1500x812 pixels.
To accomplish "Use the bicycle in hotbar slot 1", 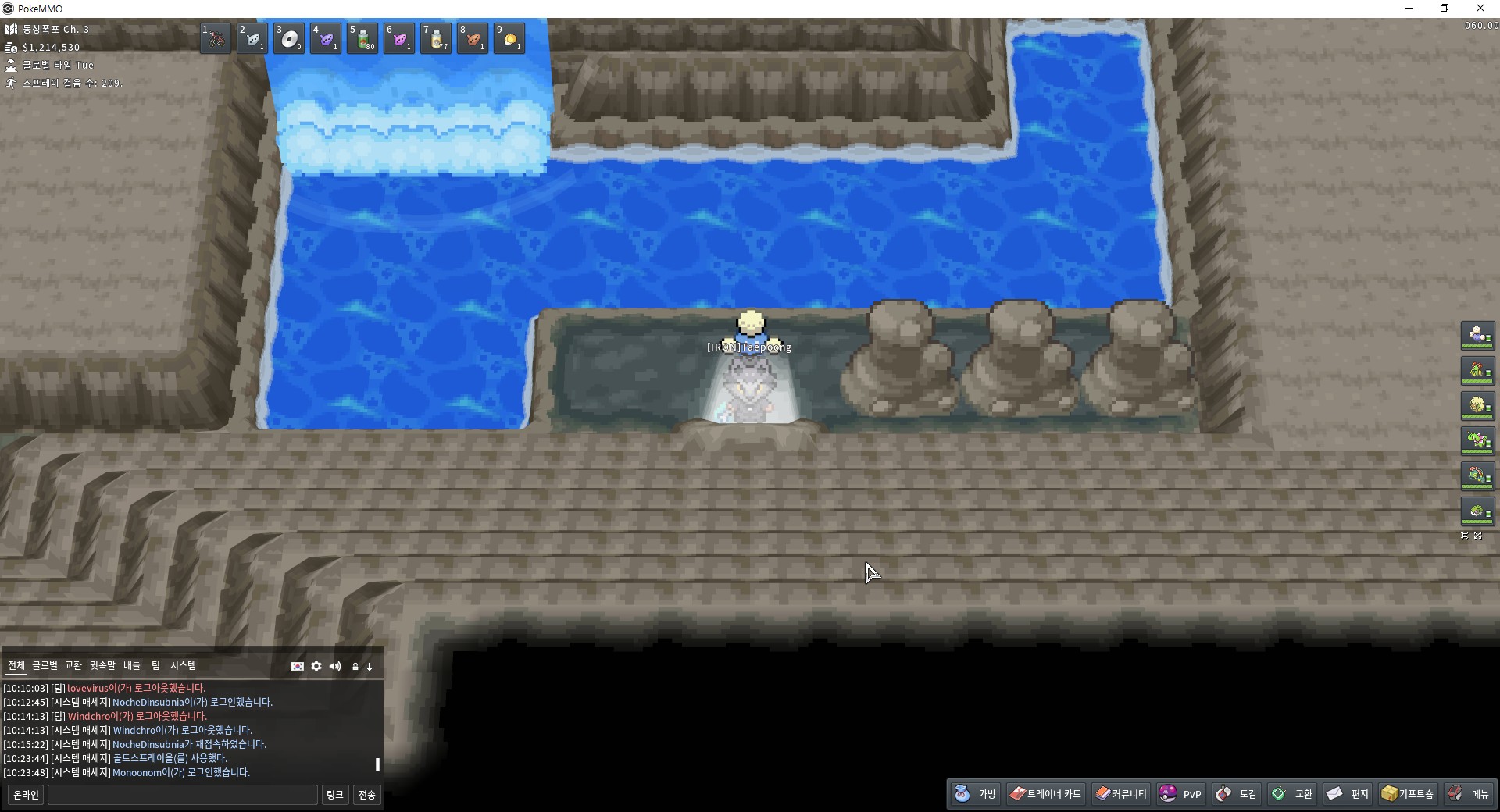I will click(216, 38).
